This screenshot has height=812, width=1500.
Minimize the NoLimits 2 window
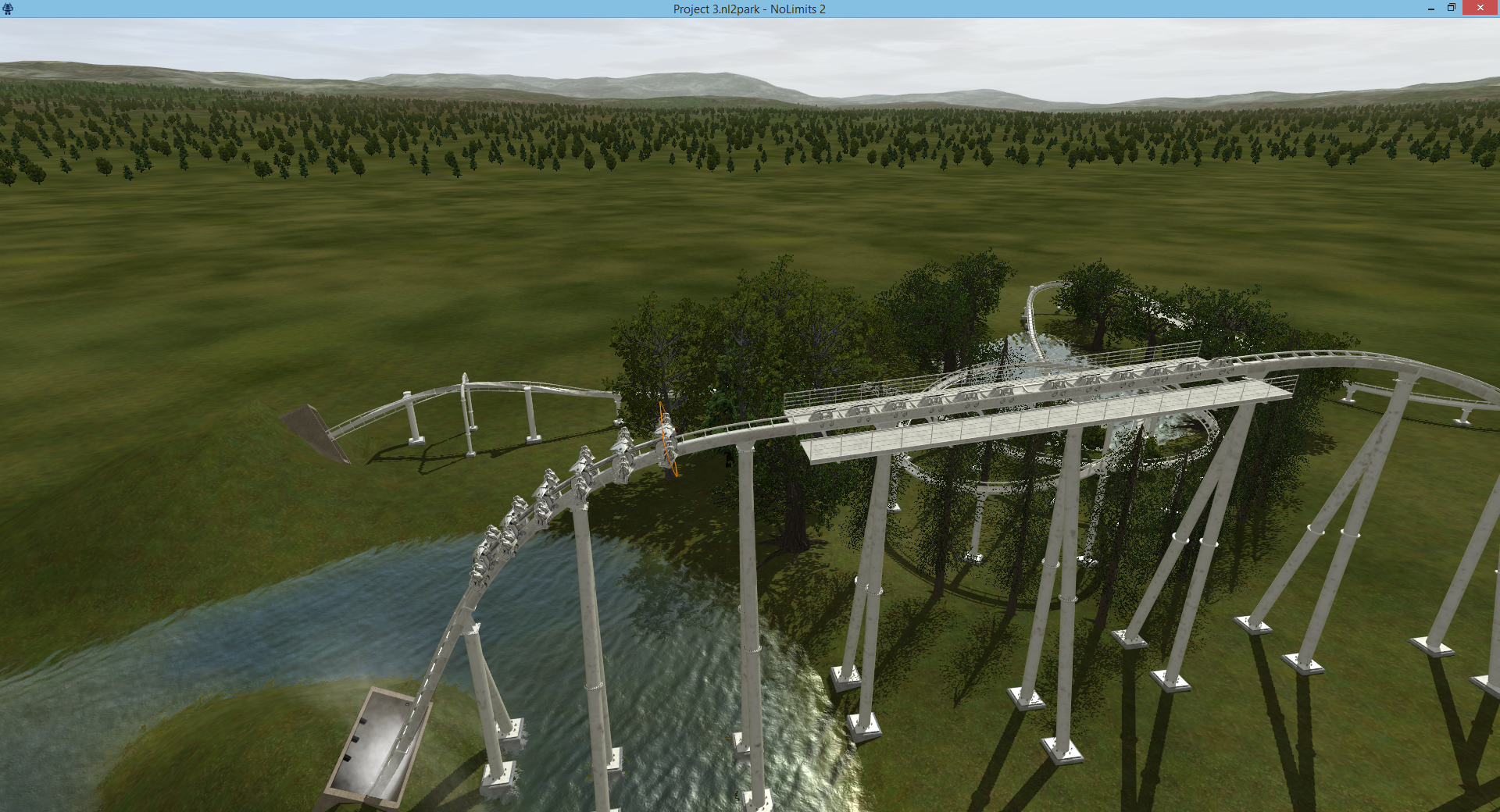click(x=1431, y=9)
